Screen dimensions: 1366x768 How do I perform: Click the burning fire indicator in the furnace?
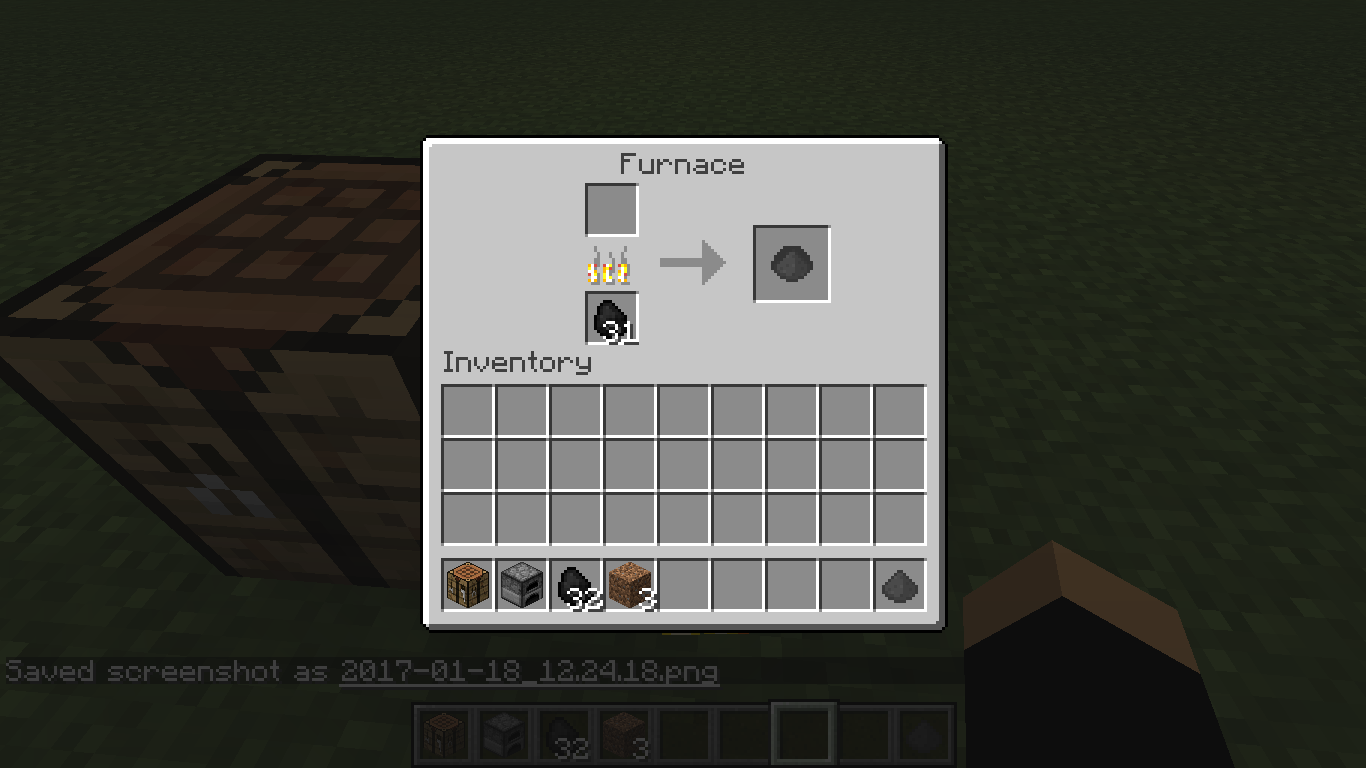pyautogui.click(x=610, y=264)
